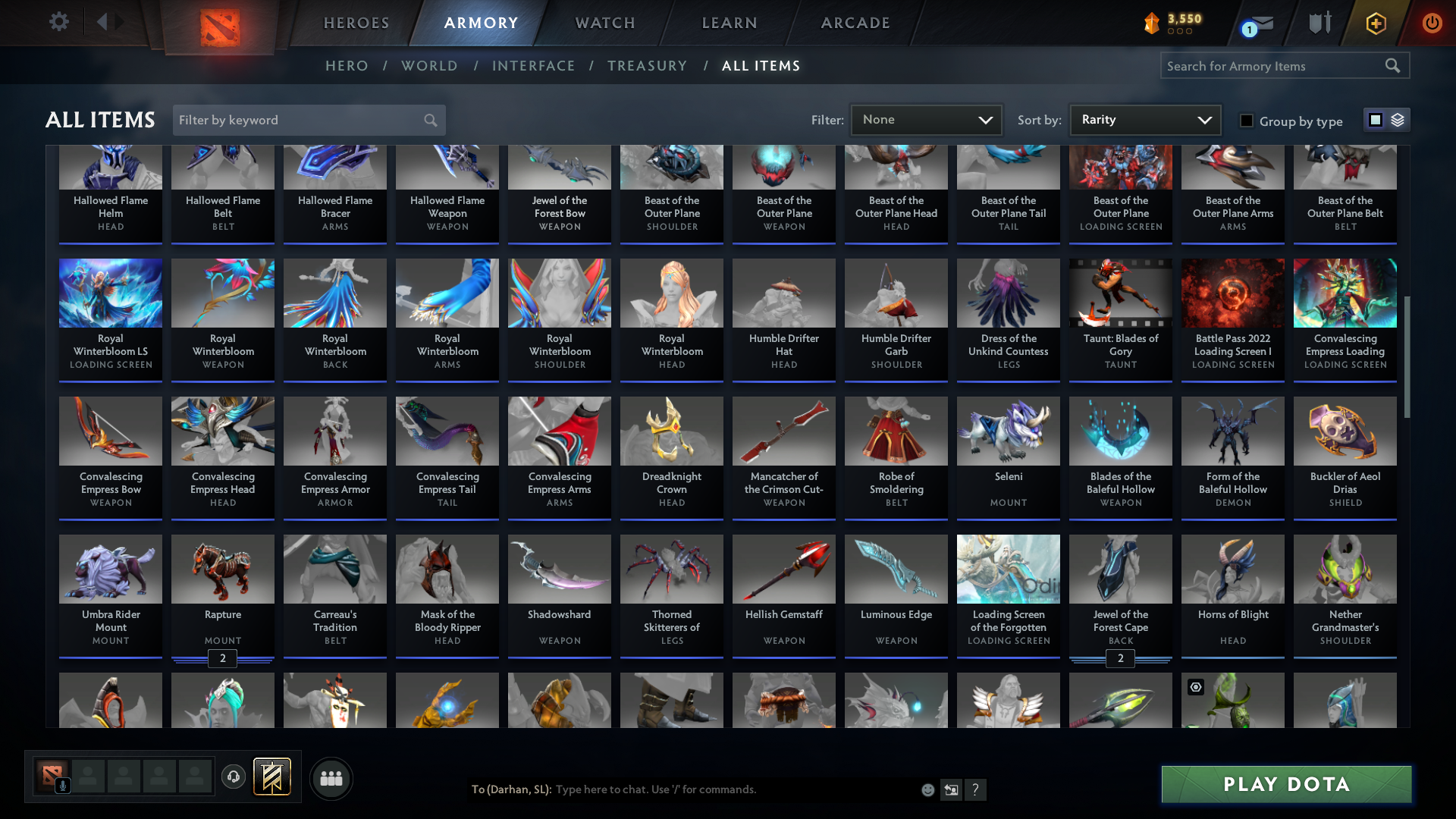Click the headset voice settings icon
Screen dimensions: 1456x819
[x=233, y=777]
